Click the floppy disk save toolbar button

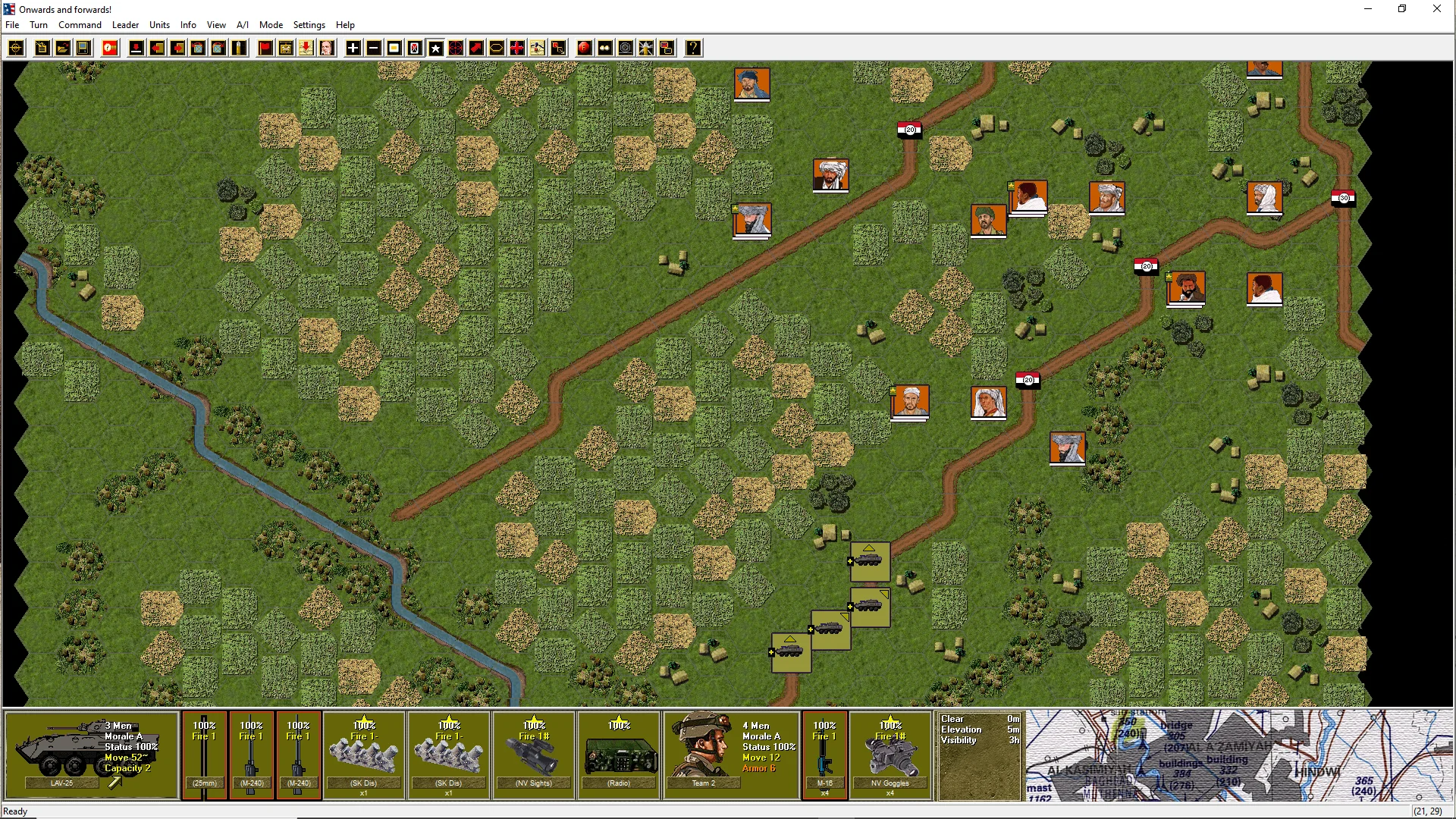[x=83, y=49]
